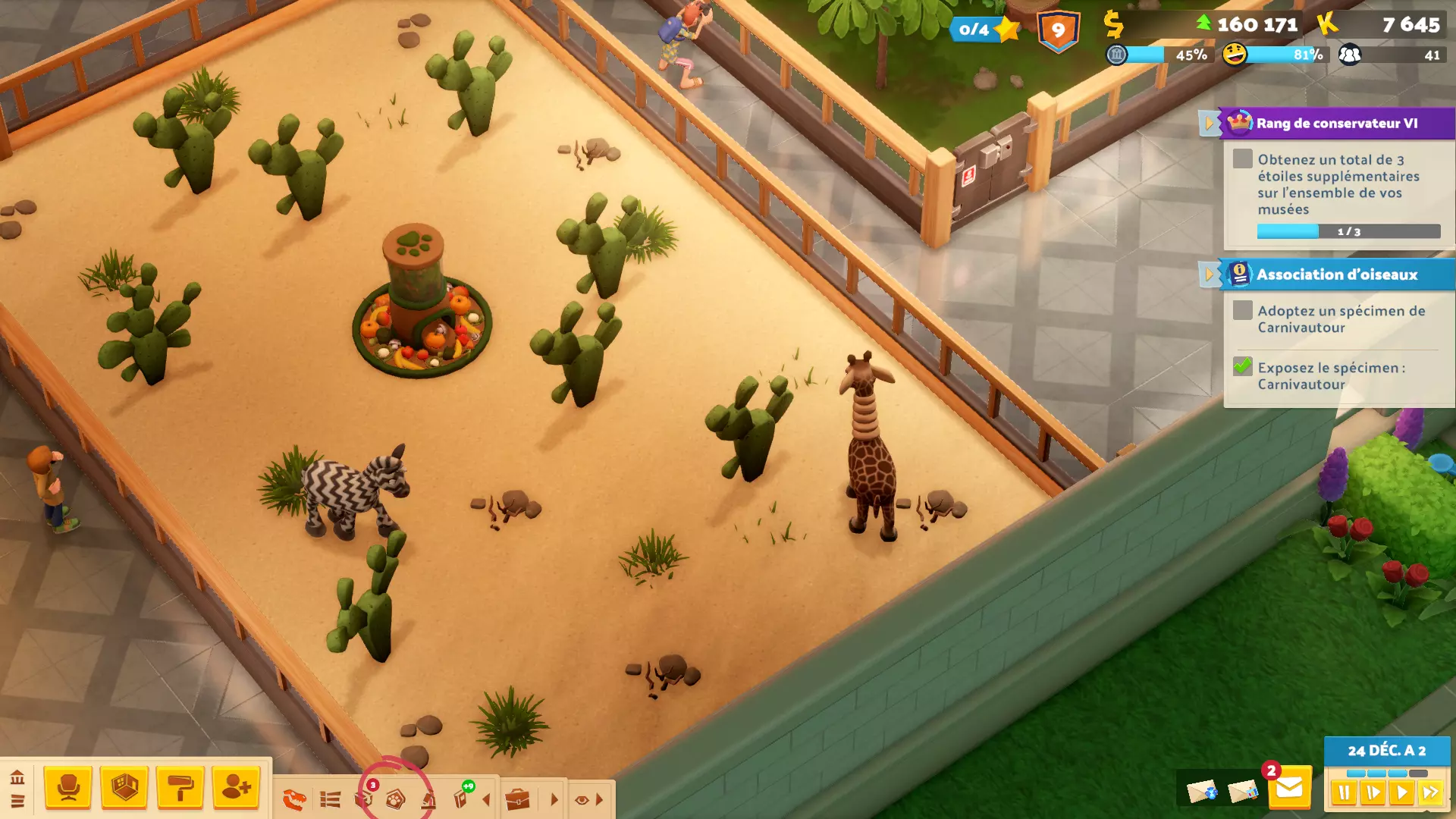Screen dimensions: 1456x819
Task: Collapse the Rang de conservateur VI objective
Action: [x=1208, y=123]
